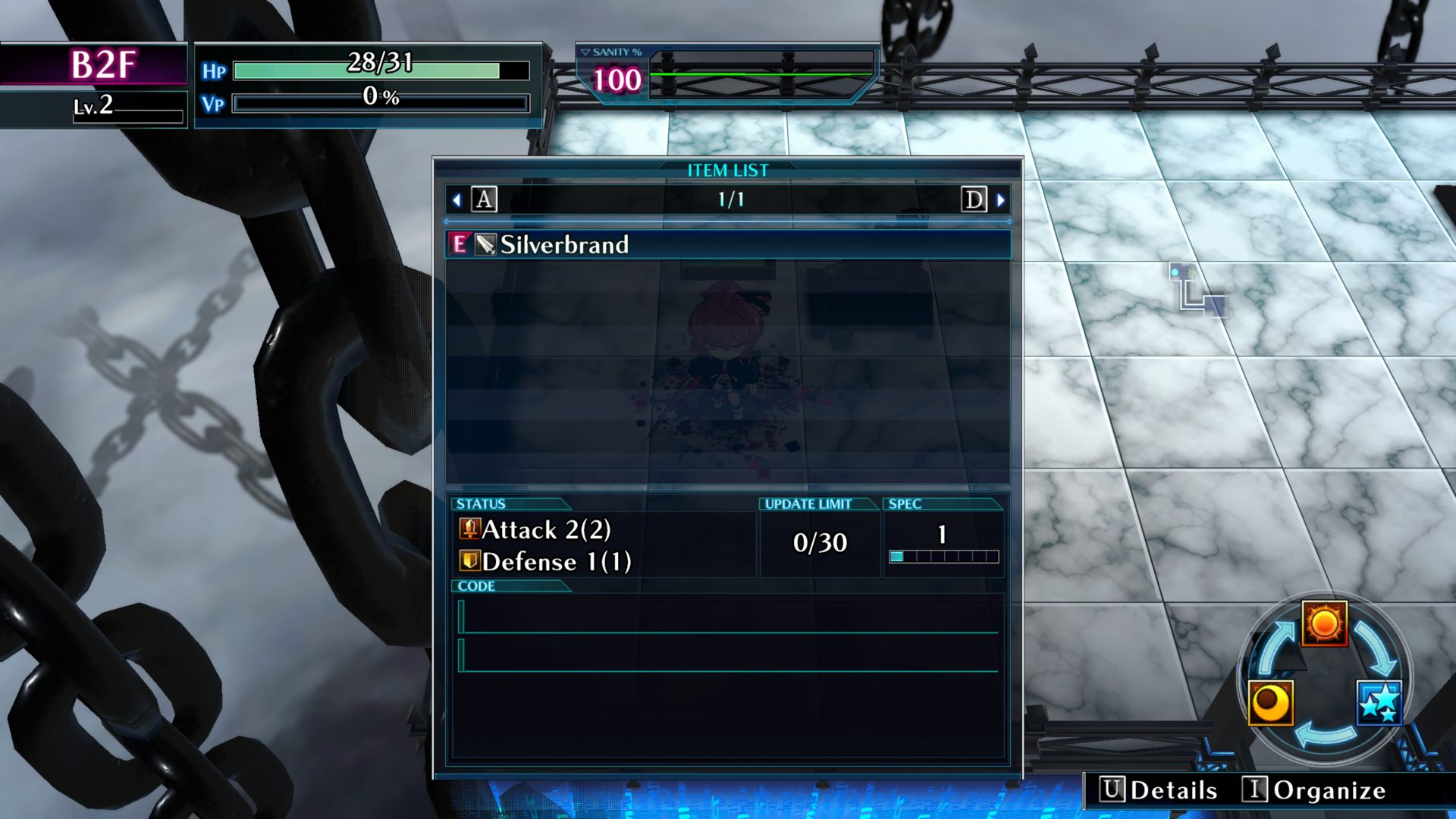Select the Silverbrand item row
The image size is (1456, 819).
726,244
